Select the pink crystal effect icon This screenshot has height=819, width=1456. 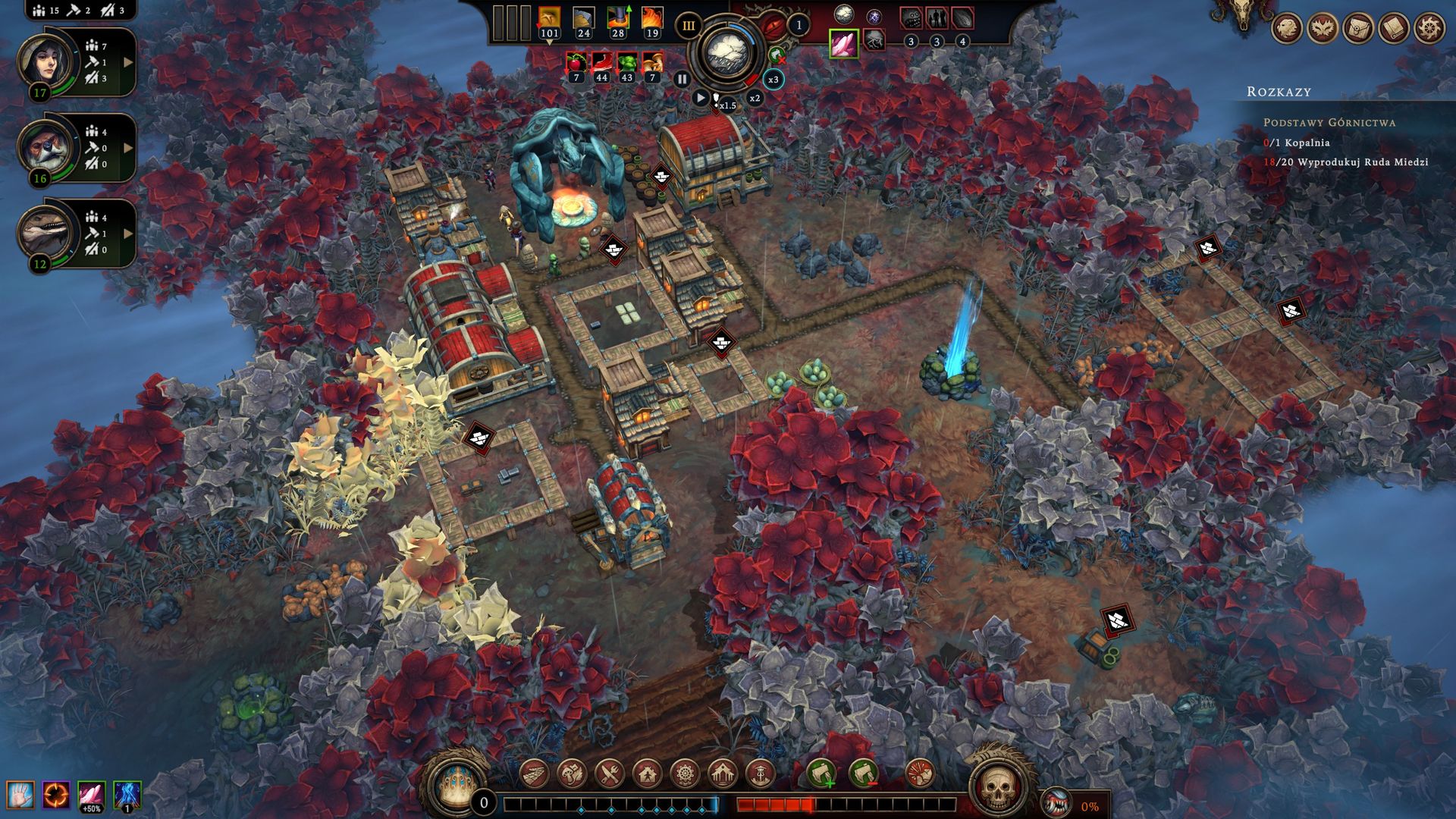pyautogui.click(x=843, y=43)
